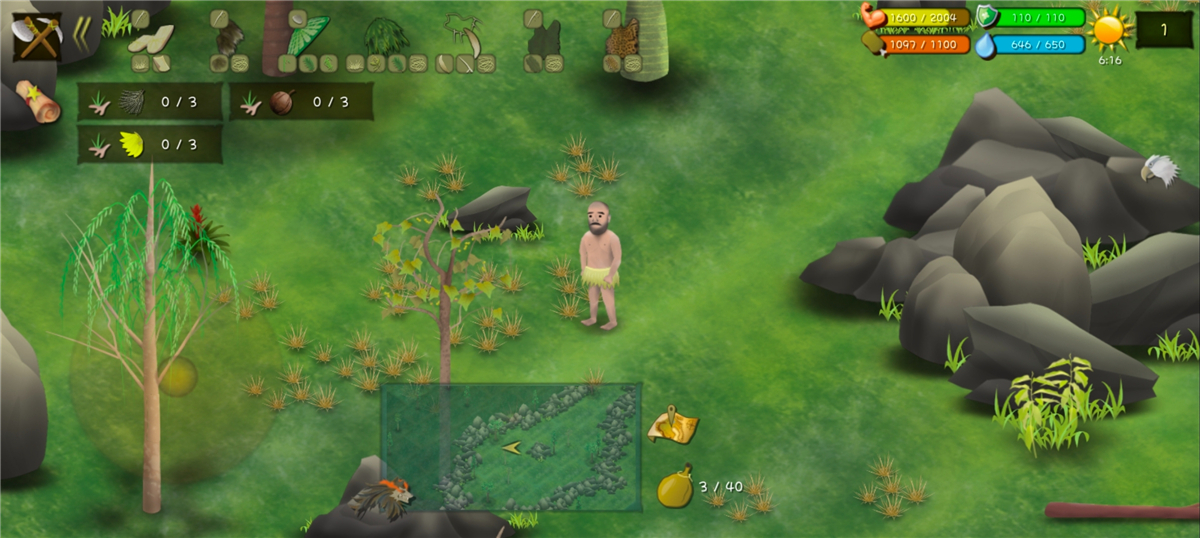Screen dimensions: 1200x538
Task: Open the day counter panel showing 1
Action: coord(1163,30)
